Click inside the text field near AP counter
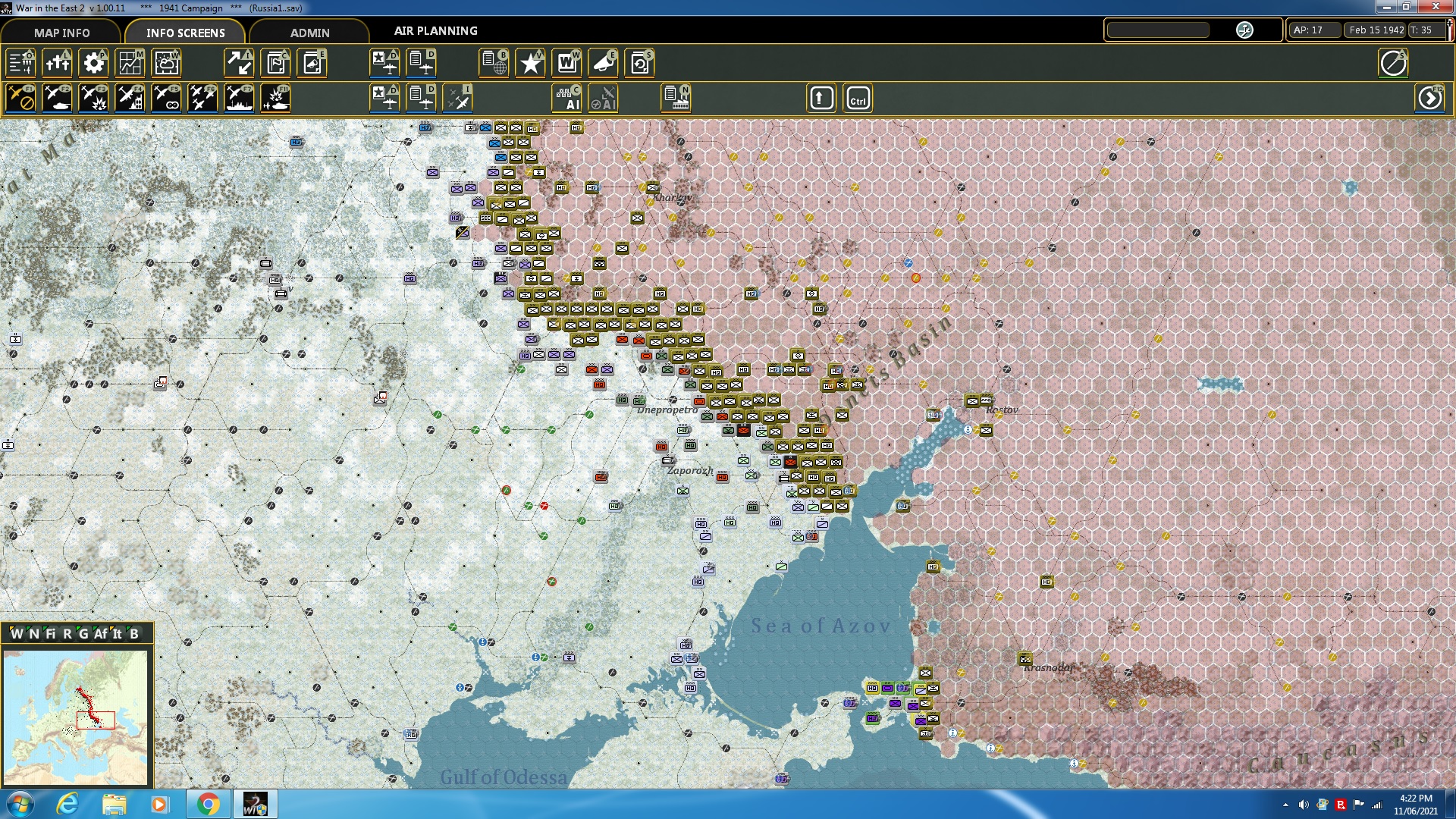Screen dimensions: 1456x819 1158,30
